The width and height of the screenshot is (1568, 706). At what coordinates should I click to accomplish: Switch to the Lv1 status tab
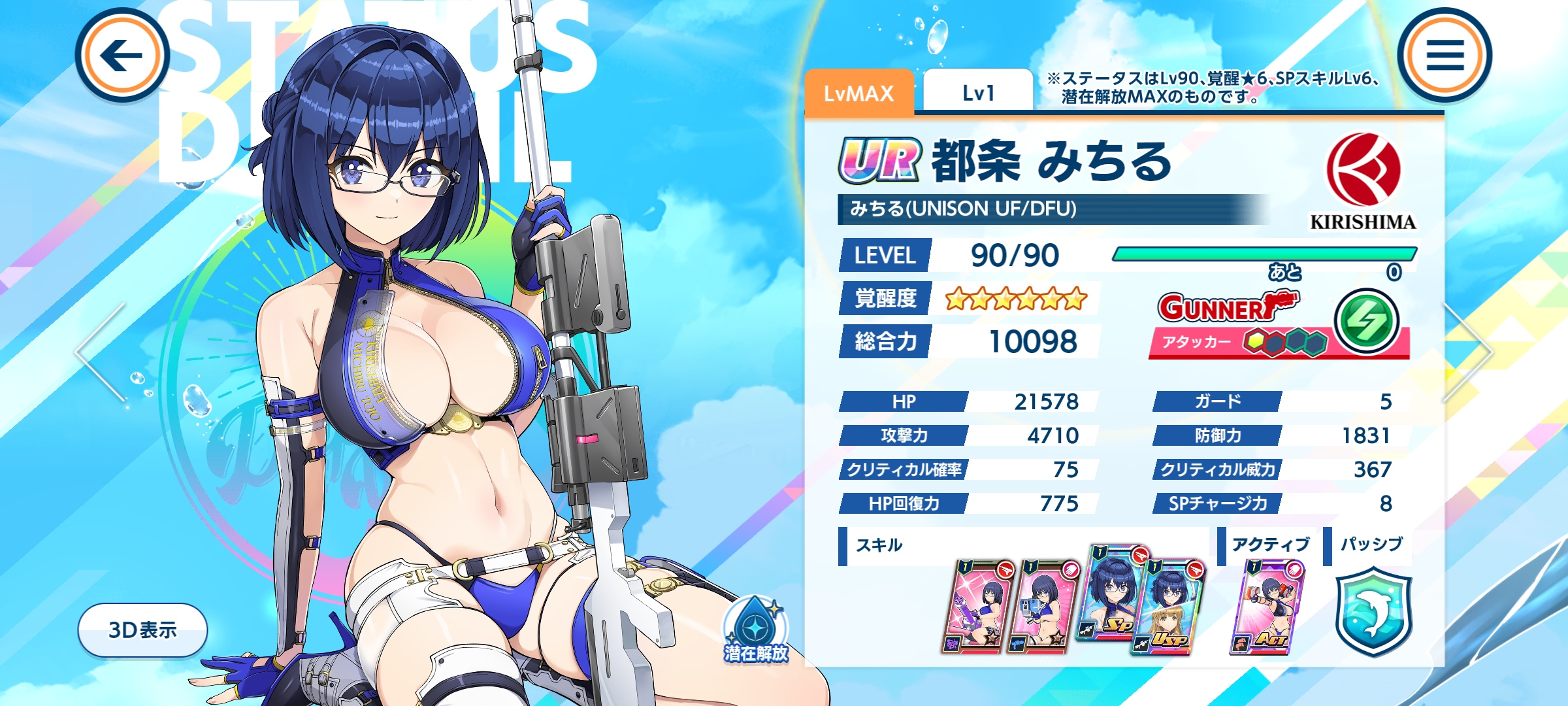click(978, 94)
